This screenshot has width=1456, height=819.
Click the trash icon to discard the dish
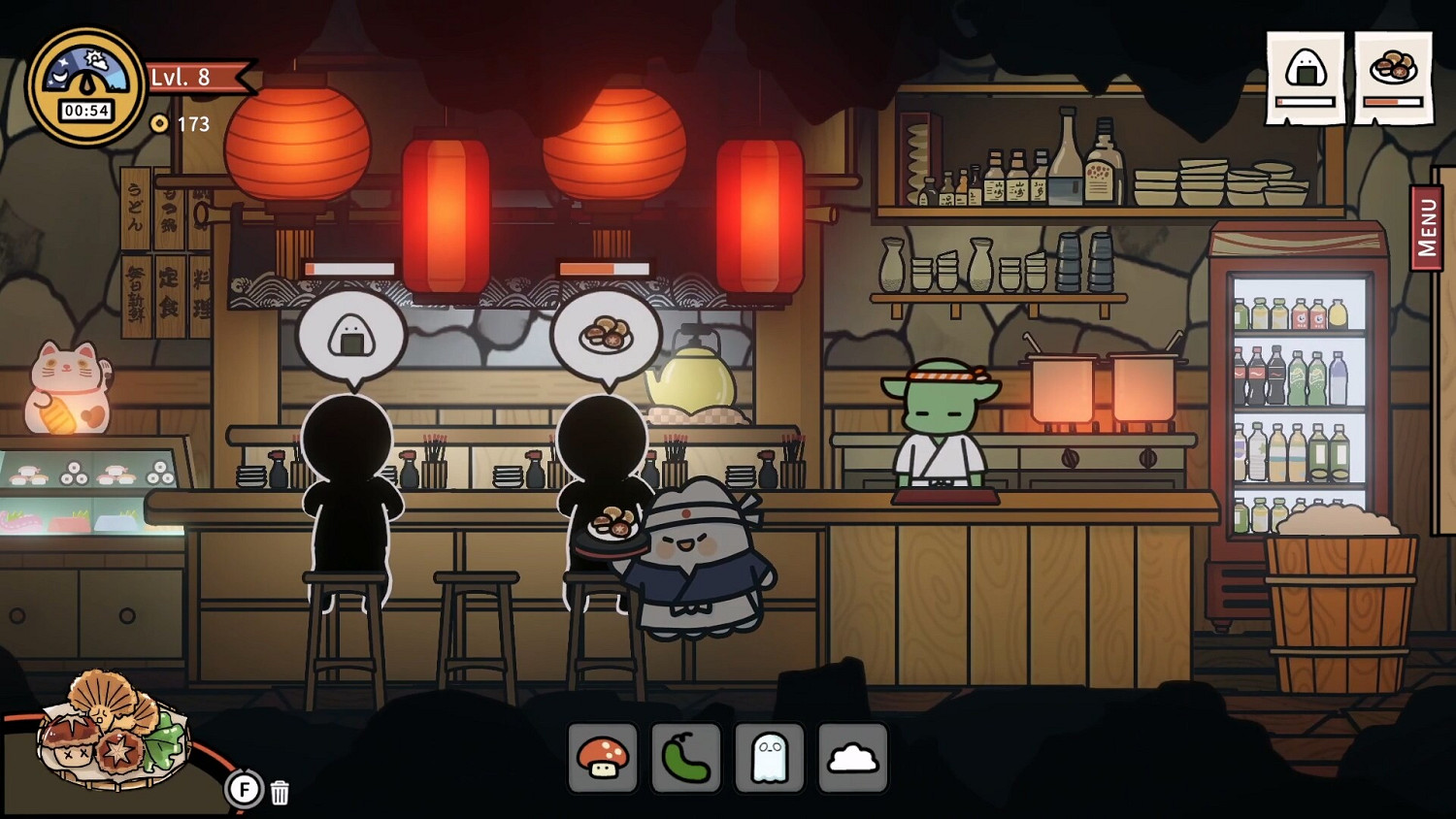click(280, 793)
